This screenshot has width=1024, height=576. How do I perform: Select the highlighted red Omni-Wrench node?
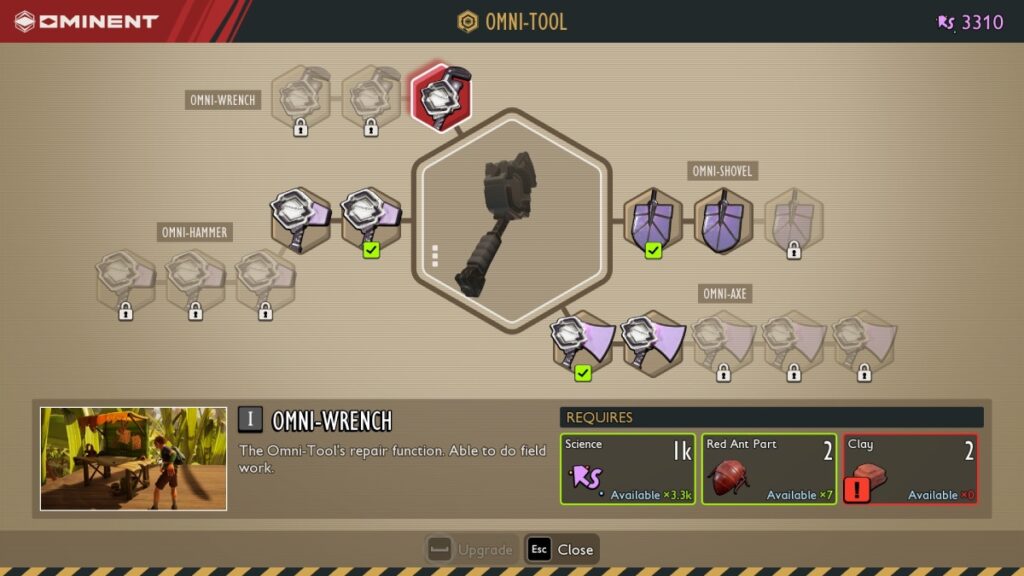point(441,96)
